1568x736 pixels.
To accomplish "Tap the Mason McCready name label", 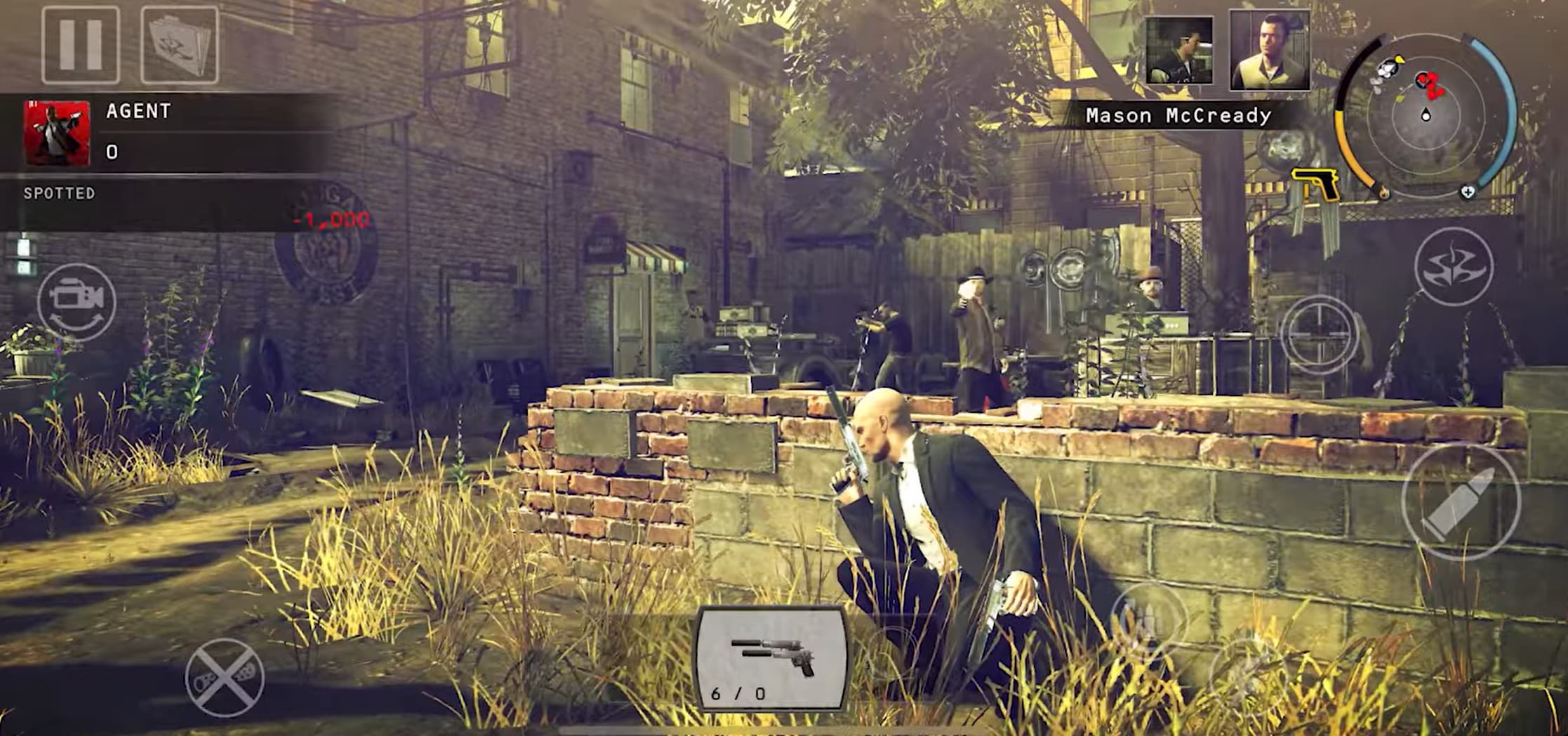I will pos(1179,114).
